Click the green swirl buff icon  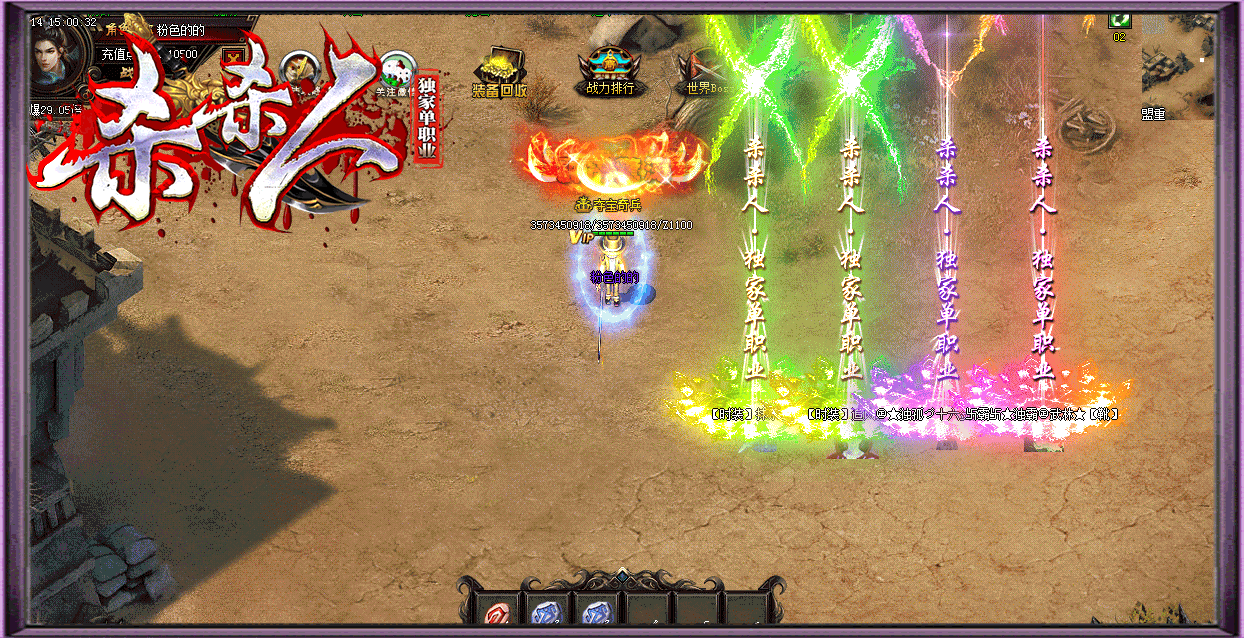pos(1119,20)
